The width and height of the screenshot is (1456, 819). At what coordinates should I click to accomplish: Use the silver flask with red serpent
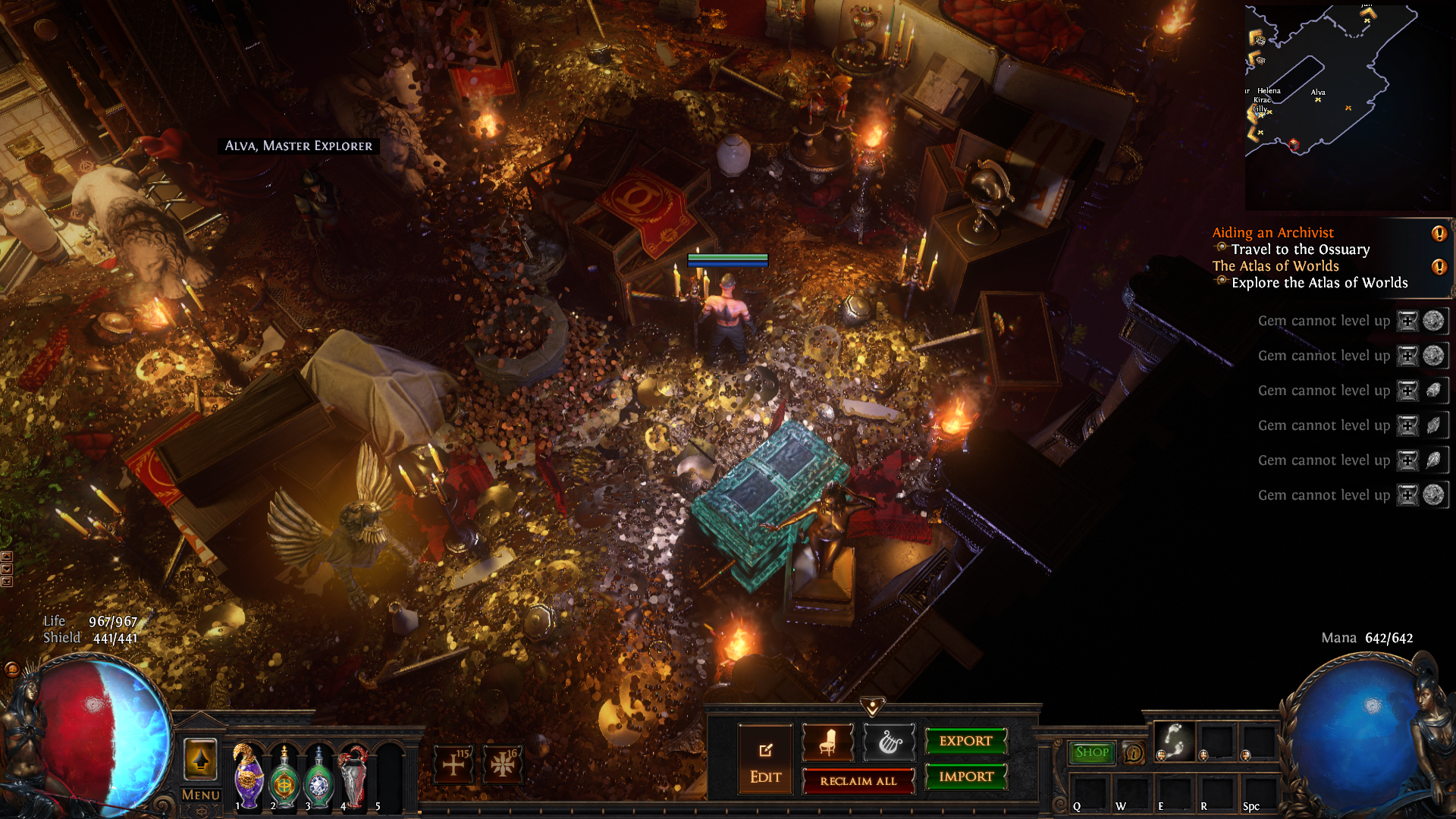[353, 777]
